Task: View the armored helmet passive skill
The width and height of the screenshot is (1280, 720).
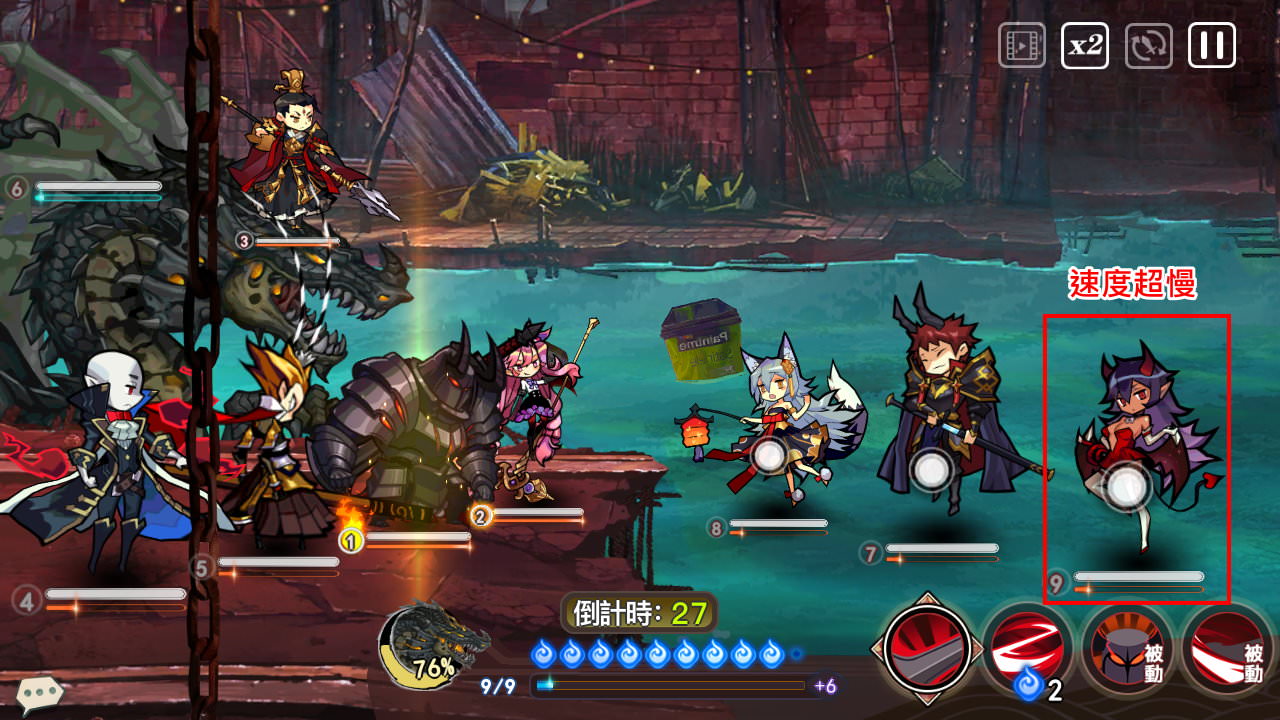Action: coord(1127,650)
